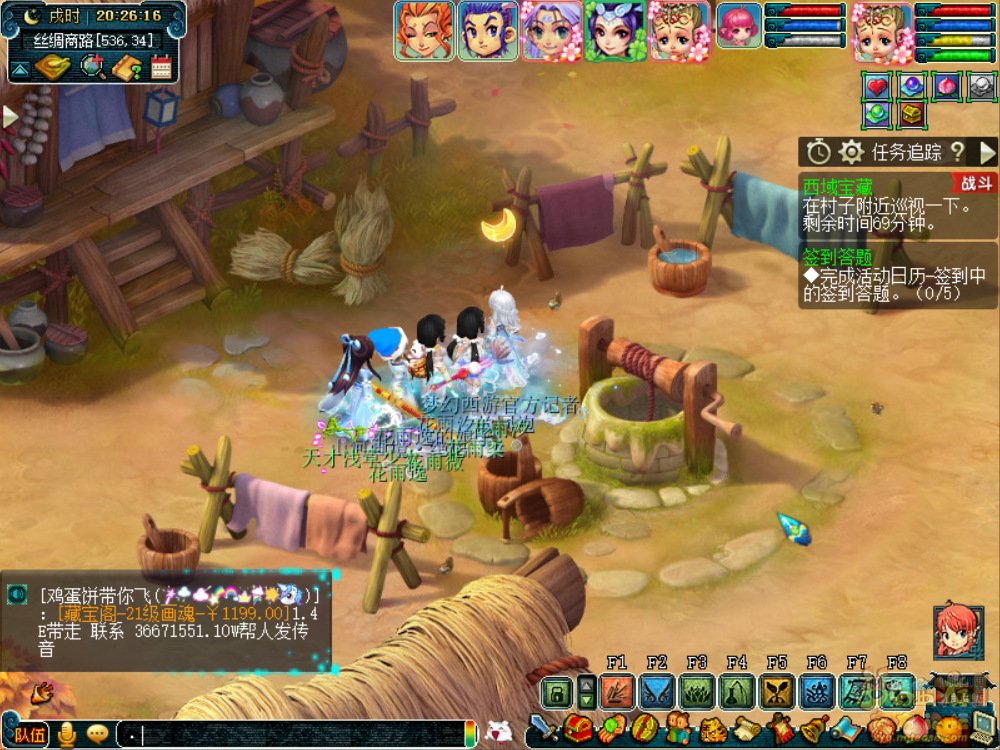Open the world map magnifier icon
This screenshot has height=750, width=1000.
[x=93, y=67]
